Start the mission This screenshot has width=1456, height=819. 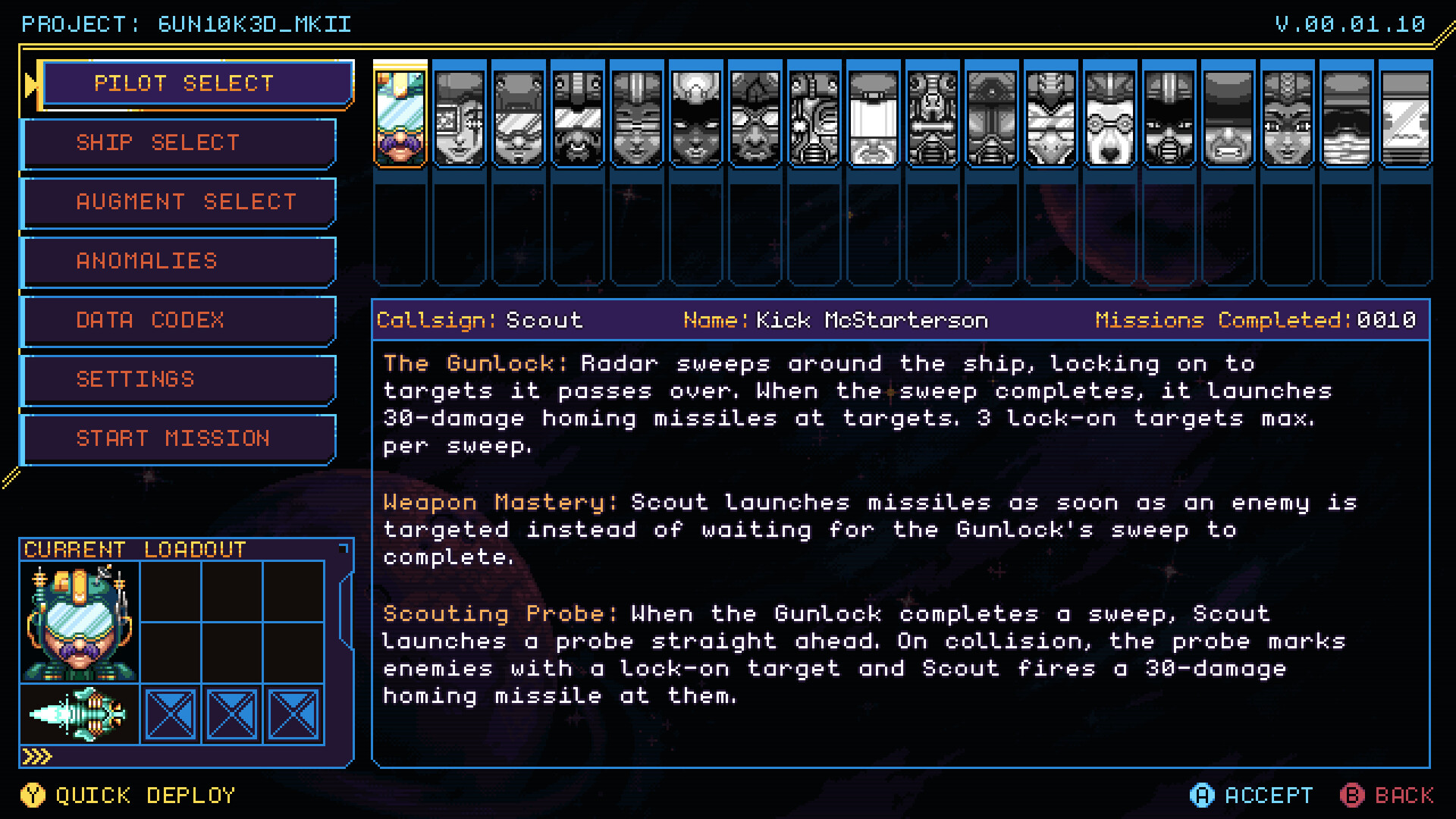point(178,438)
